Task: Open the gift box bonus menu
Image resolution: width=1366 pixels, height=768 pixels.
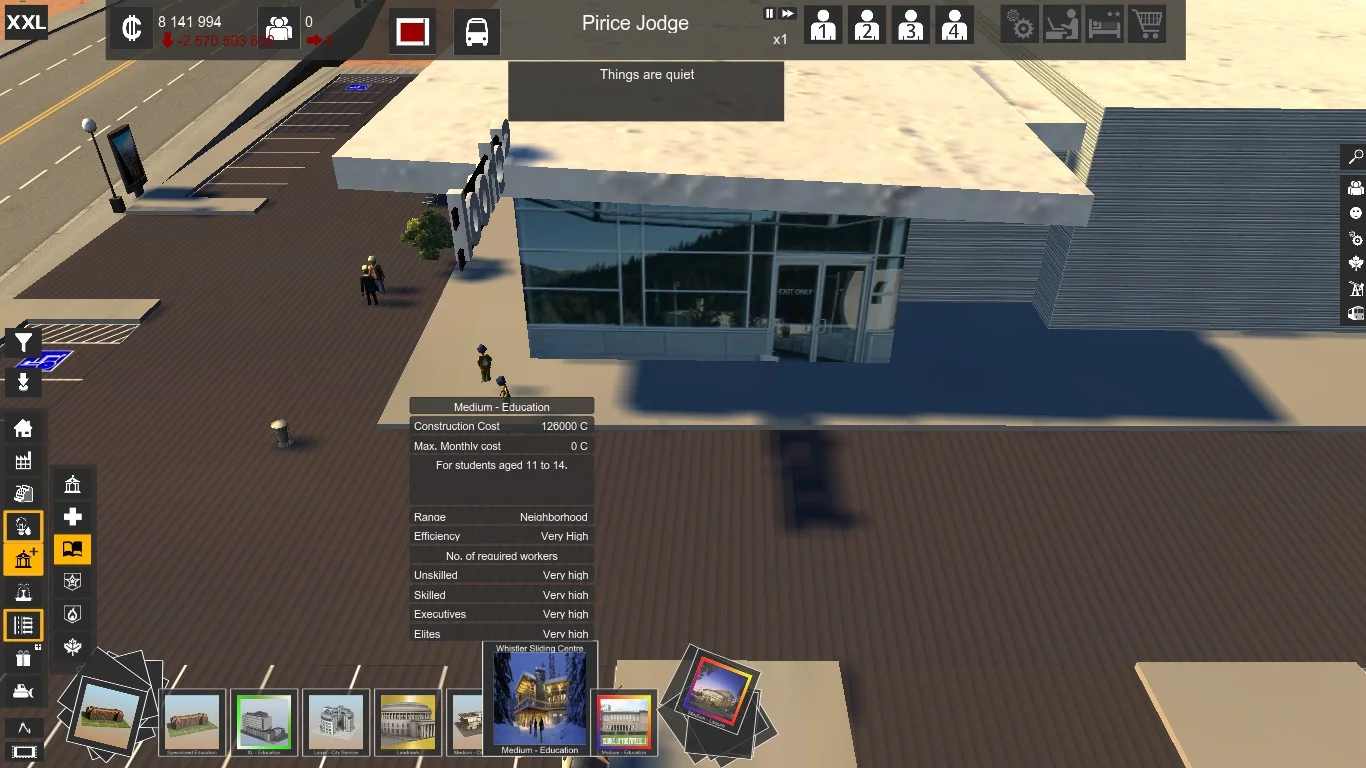Action: click(23, 658)
